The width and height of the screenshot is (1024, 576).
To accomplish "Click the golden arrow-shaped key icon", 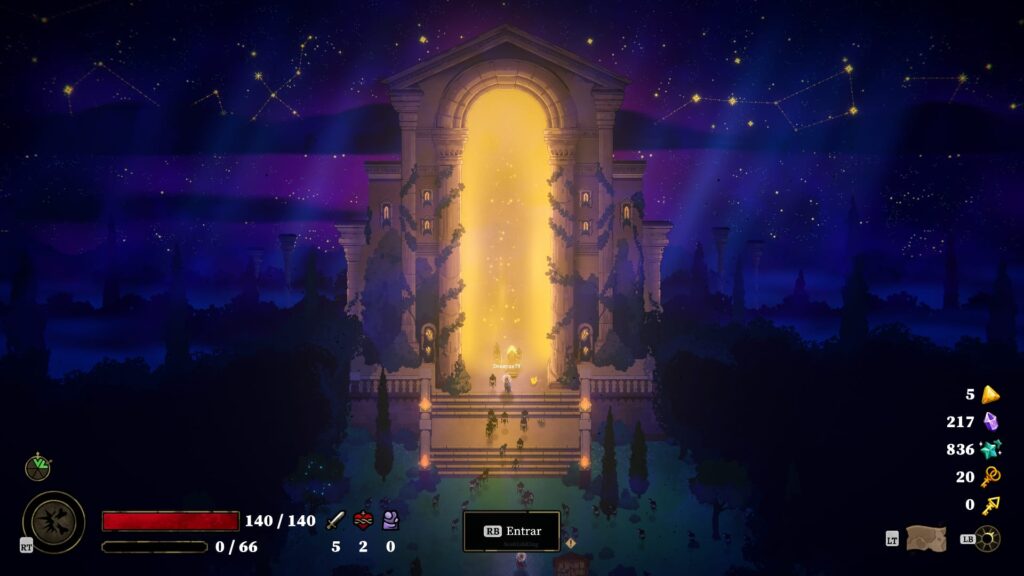I will point(990,505).
